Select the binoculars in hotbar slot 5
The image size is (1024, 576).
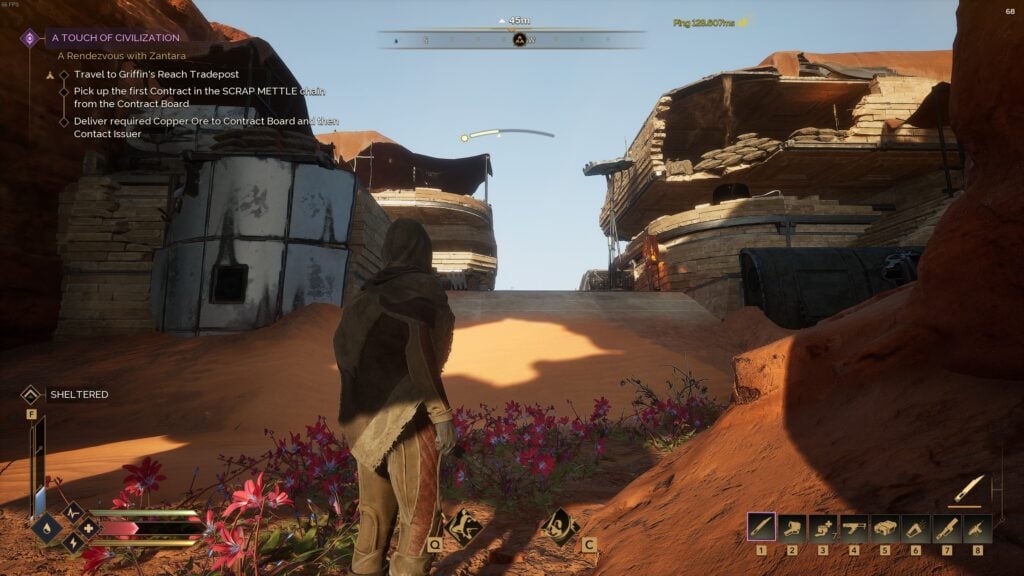click(x=885, y=527)
